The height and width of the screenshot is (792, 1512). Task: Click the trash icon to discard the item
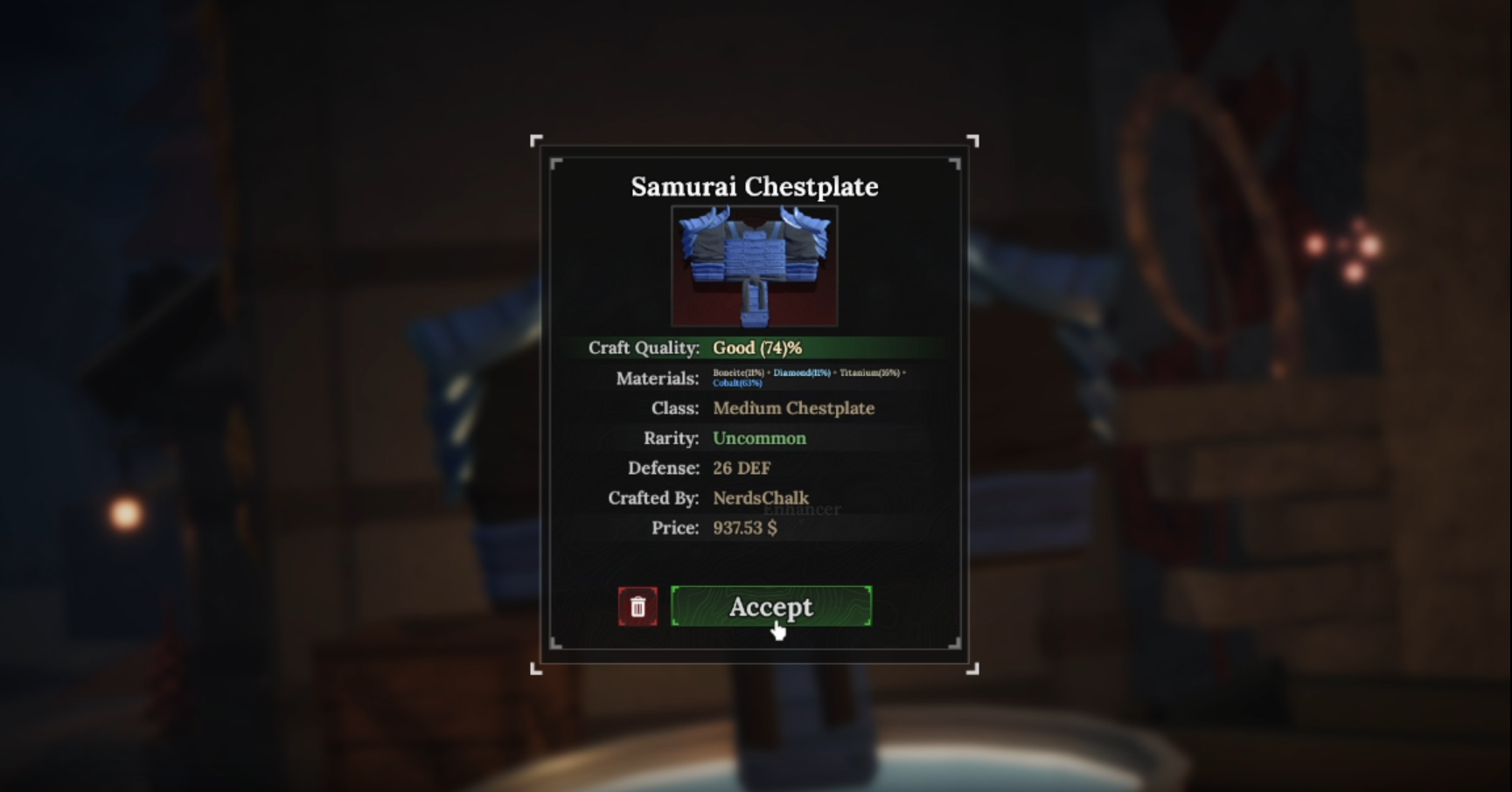click(x=638, y=606)
